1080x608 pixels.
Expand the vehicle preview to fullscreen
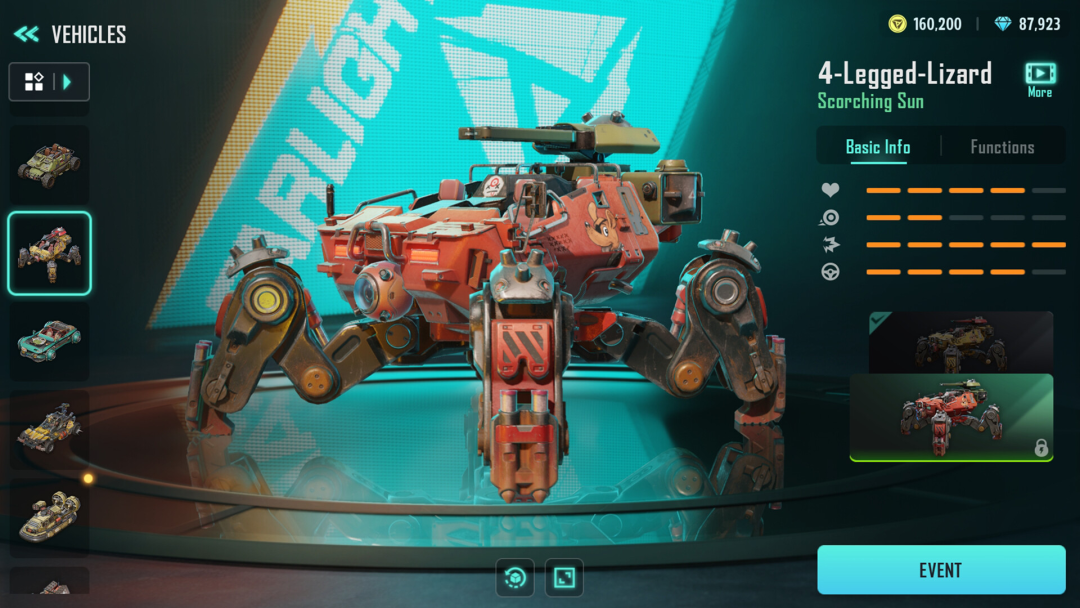[x=565, y=577]
